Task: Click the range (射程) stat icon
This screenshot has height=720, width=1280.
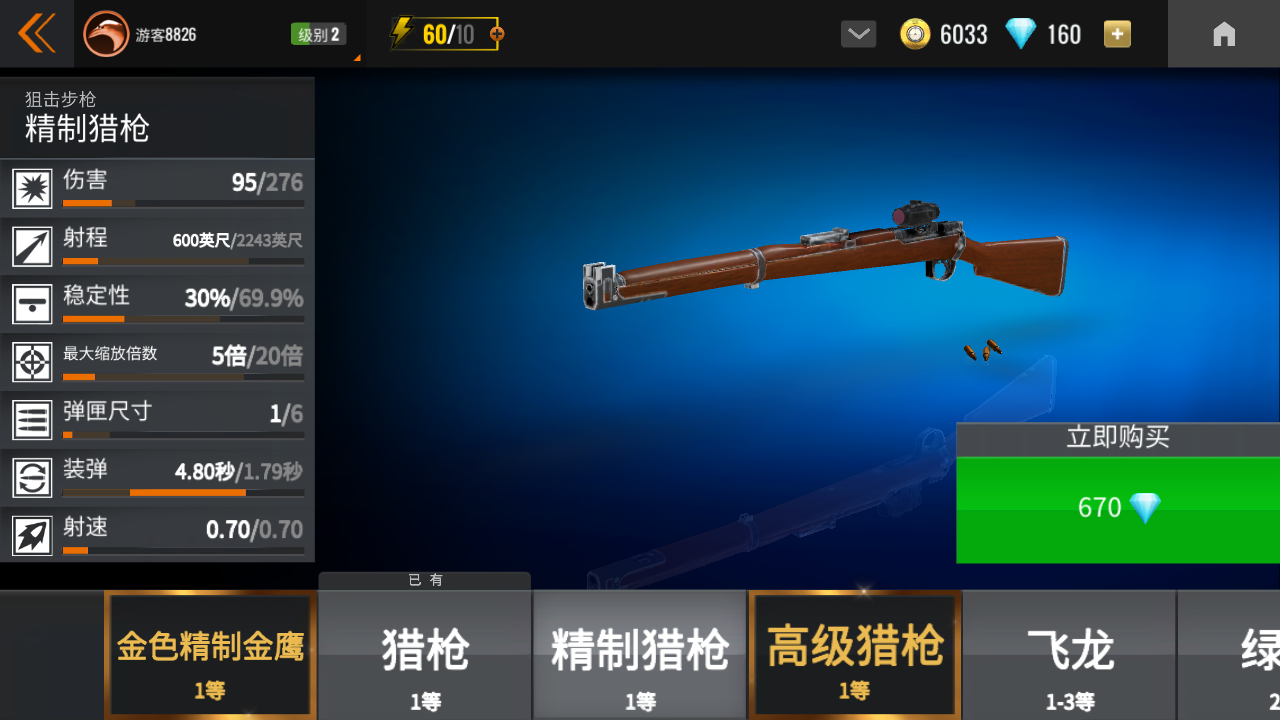Action: pos(33,245)
